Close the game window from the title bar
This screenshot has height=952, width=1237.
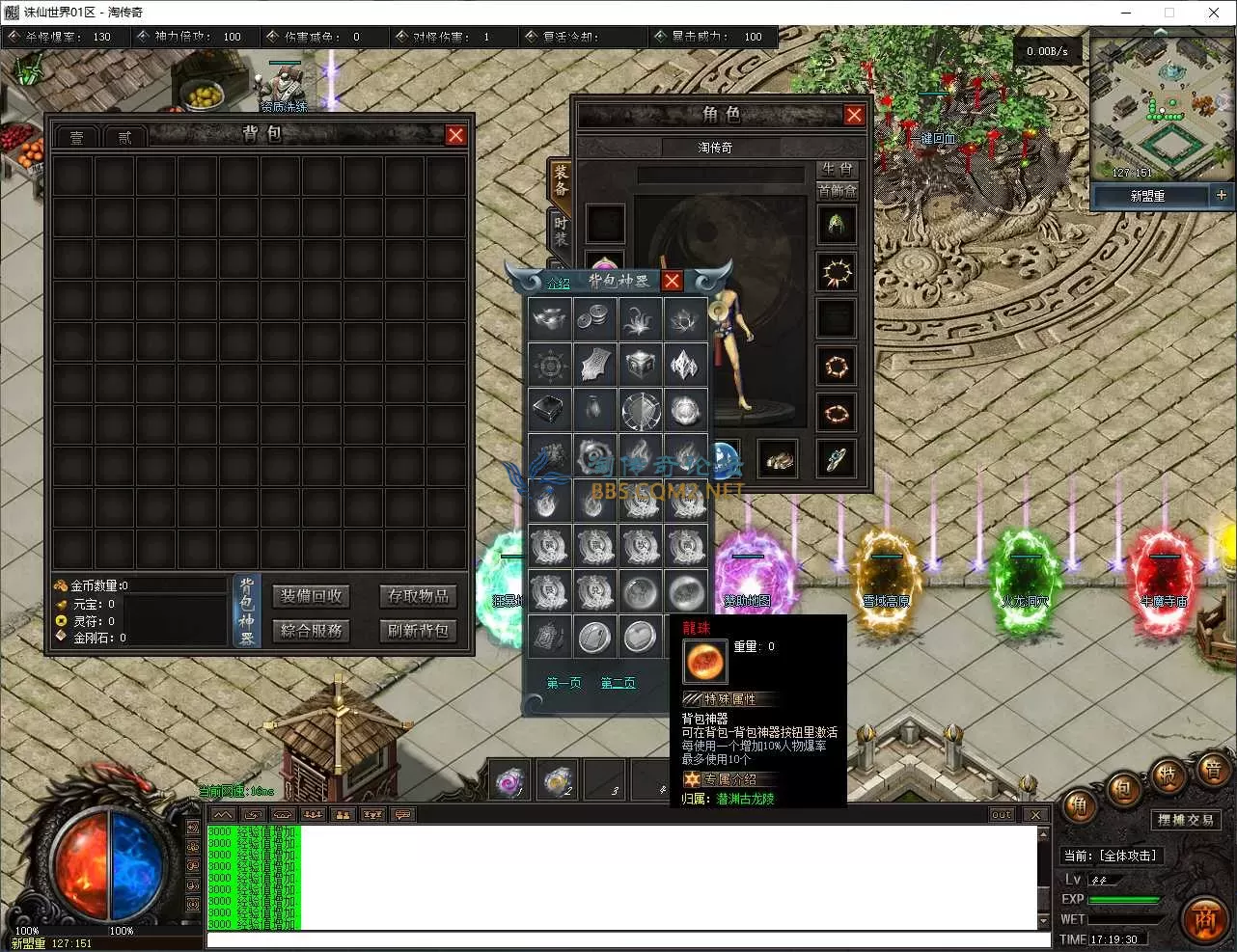(x=1214, y=13)
